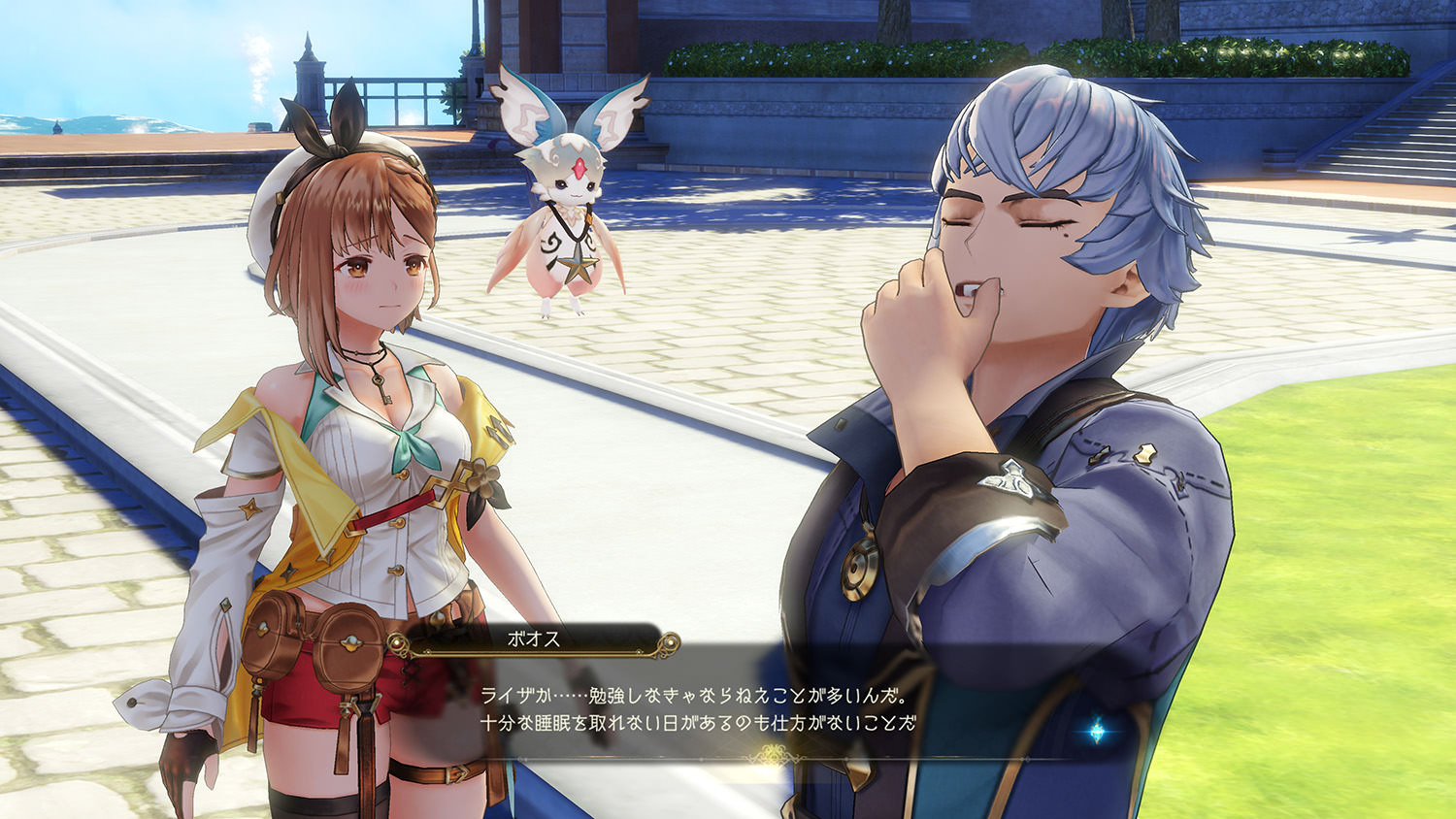Click the golden advance ornament under the dialogue

tap(772, 753)
